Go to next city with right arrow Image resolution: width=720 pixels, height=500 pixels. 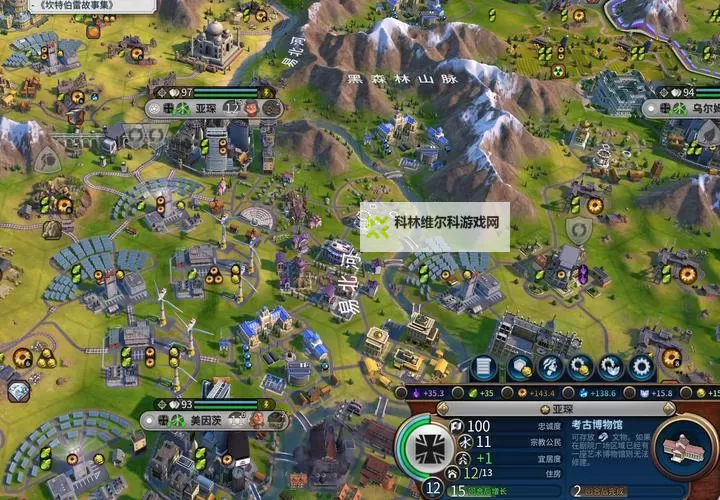669,409
